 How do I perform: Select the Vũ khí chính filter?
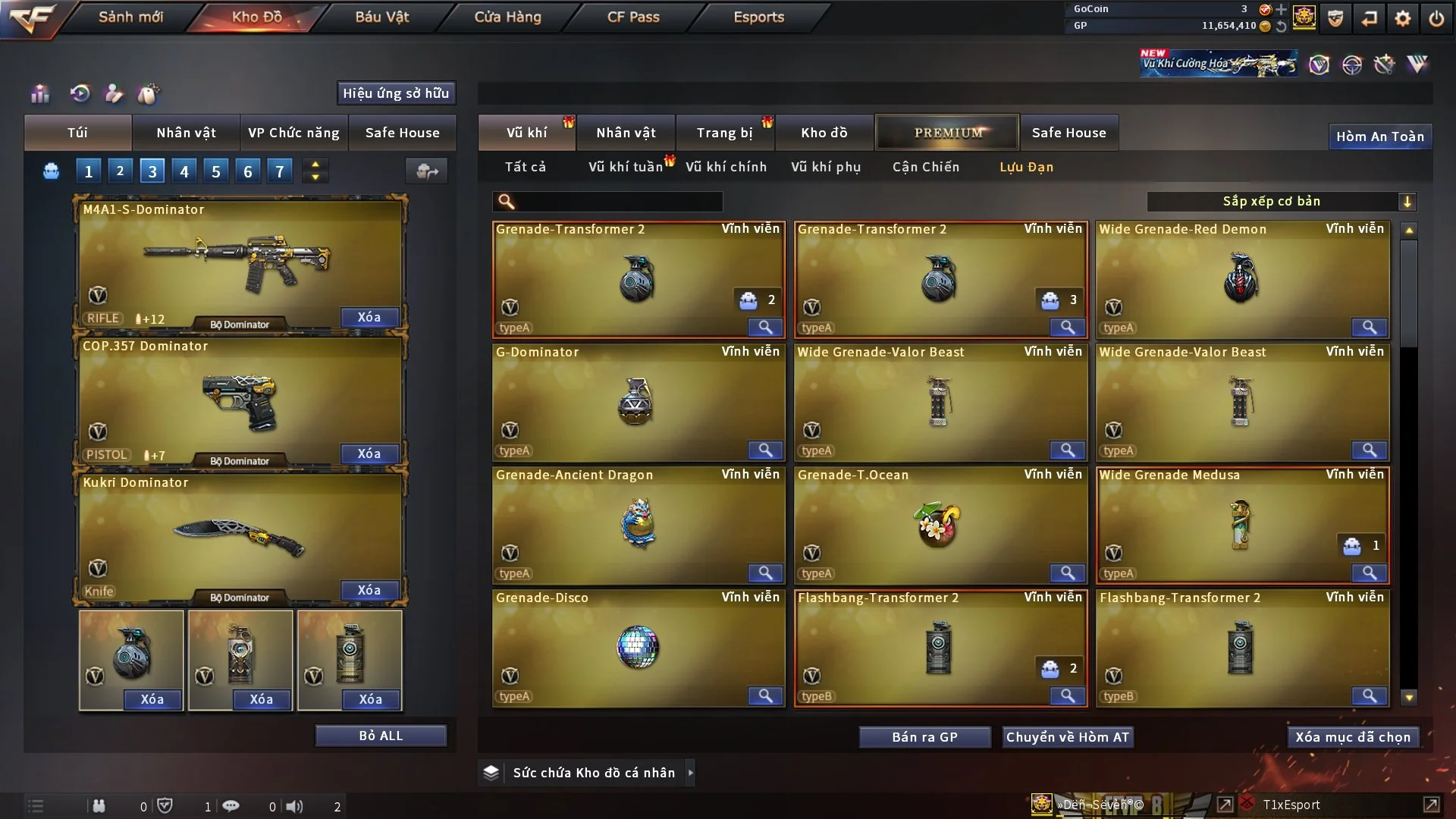point(726,167)
